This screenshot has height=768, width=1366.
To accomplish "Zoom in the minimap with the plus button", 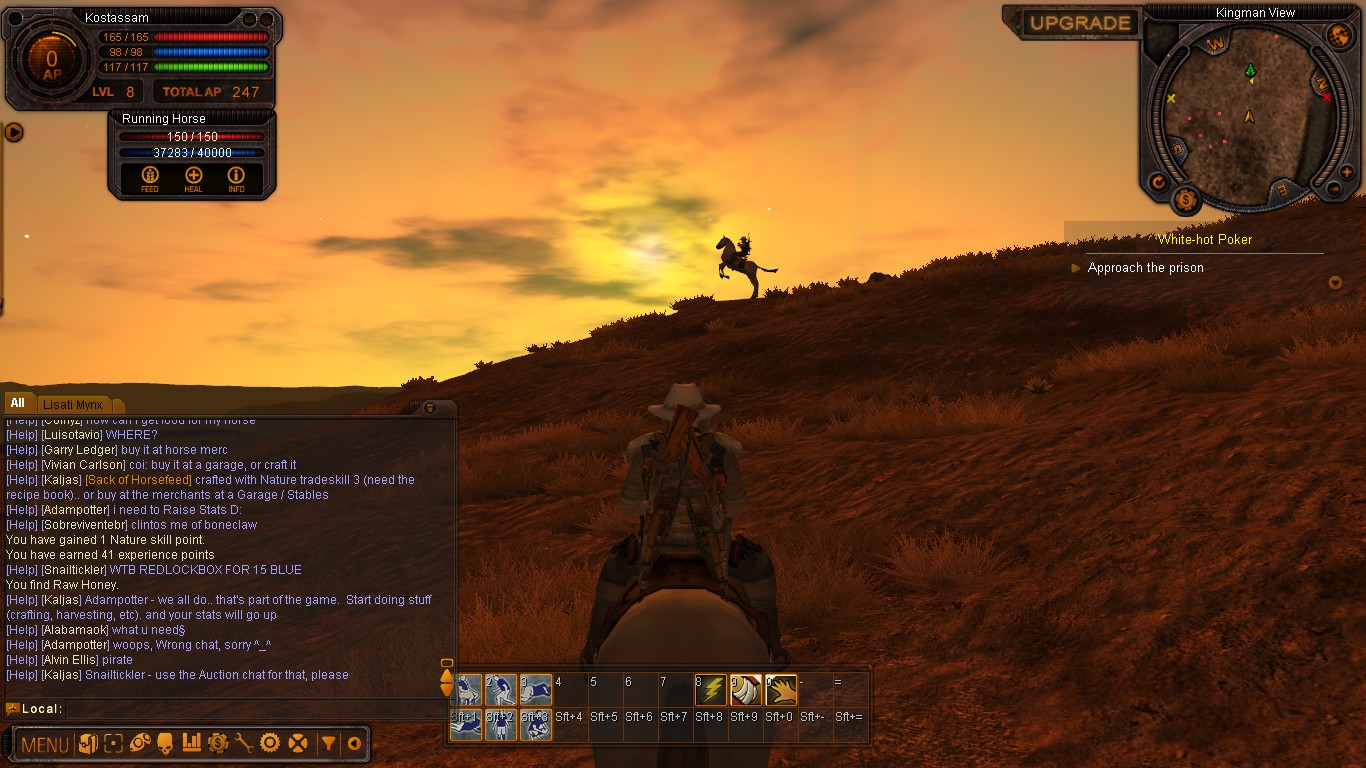I will point(1345,171).
